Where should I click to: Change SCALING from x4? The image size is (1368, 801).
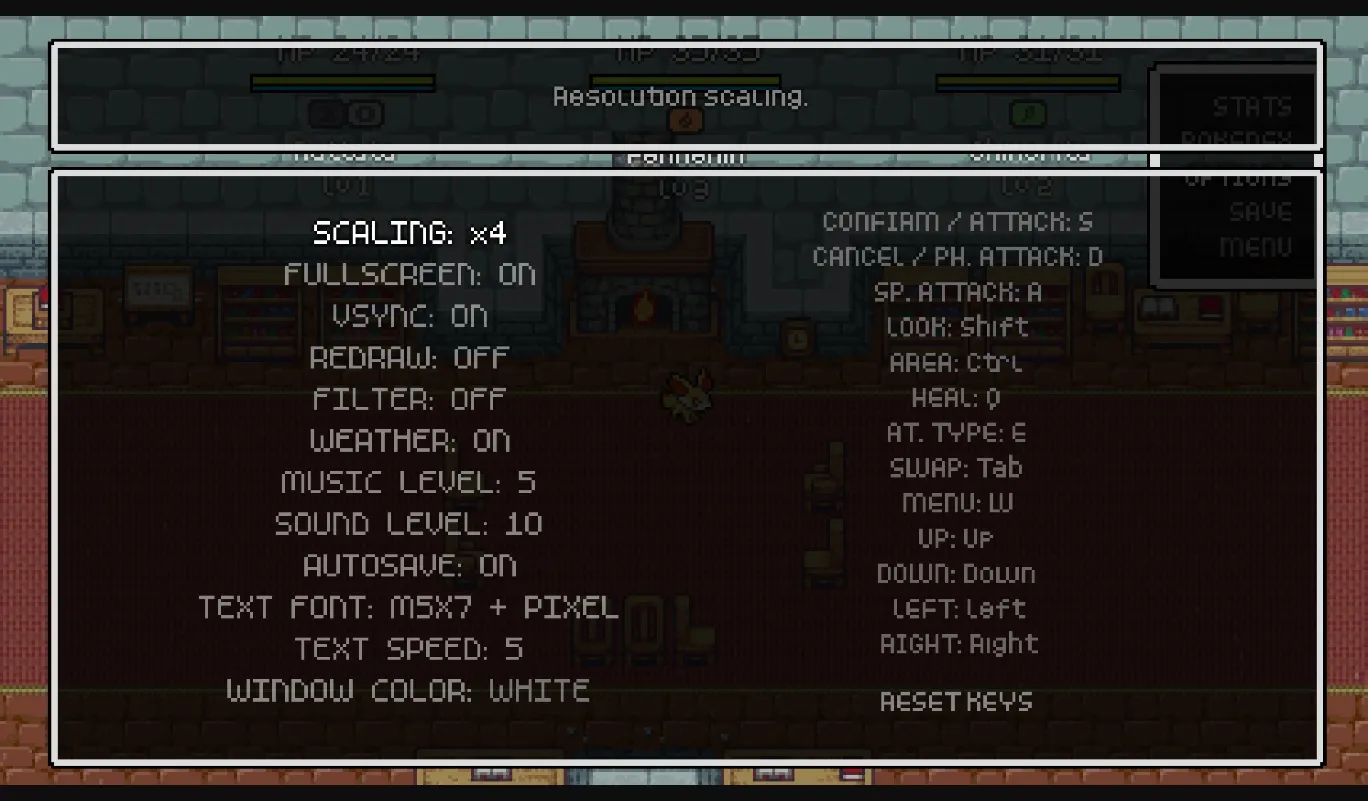click(x=410, y=232)
